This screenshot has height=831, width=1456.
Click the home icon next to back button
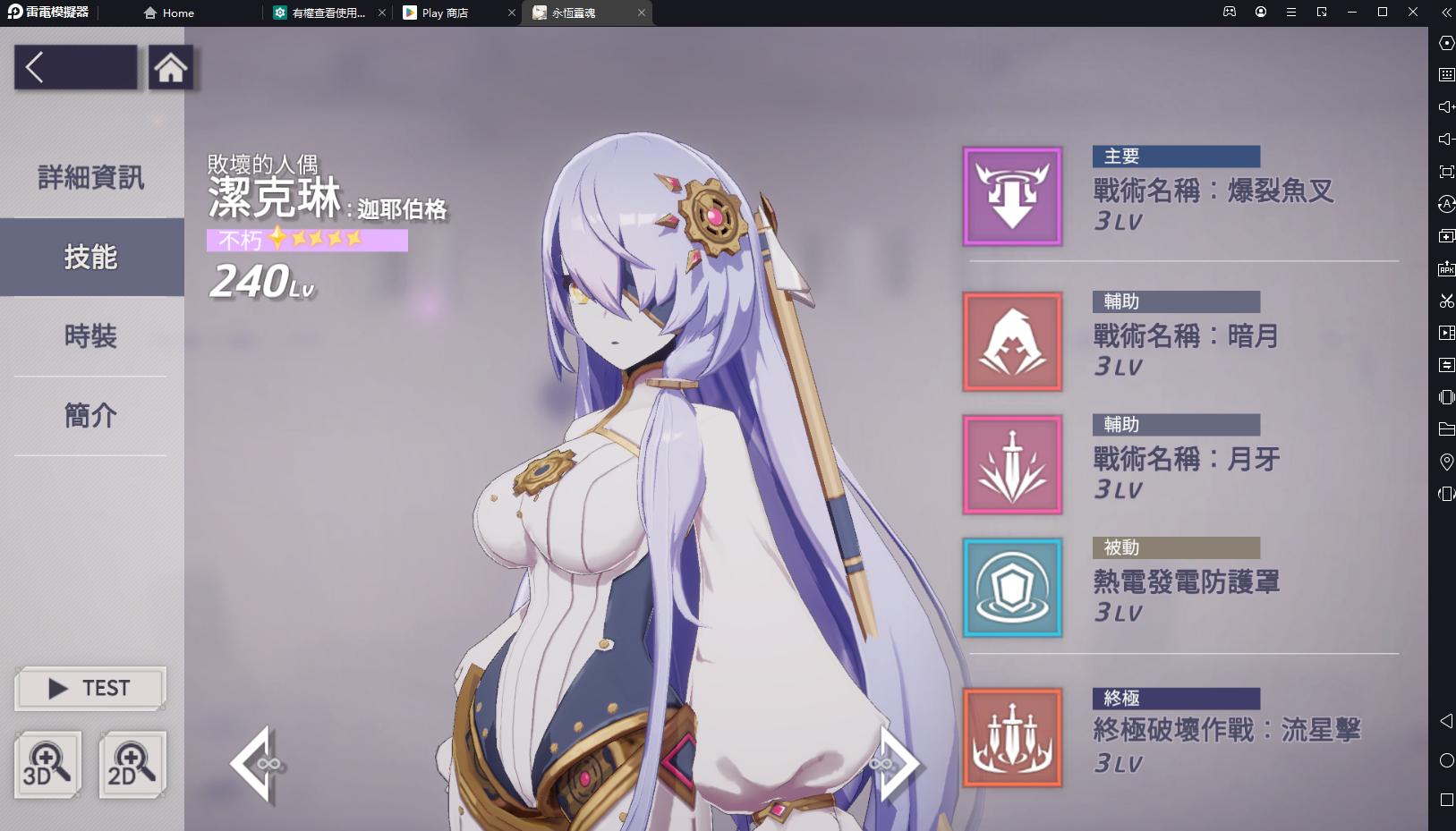(x=171, y=66)
